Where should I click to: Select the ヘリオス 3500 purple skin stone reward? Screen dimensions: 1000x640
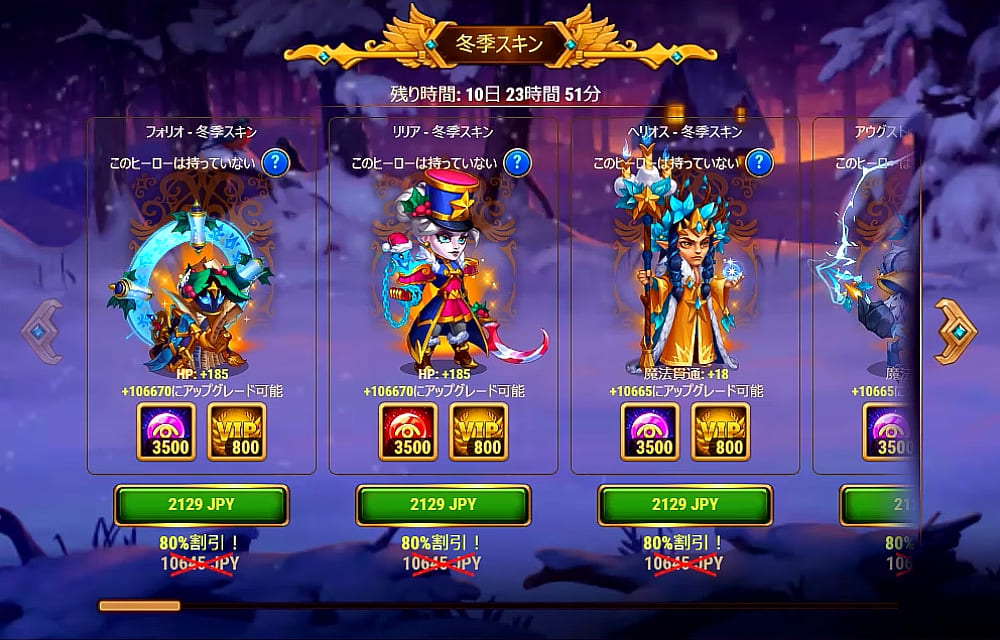pos(650,432)
